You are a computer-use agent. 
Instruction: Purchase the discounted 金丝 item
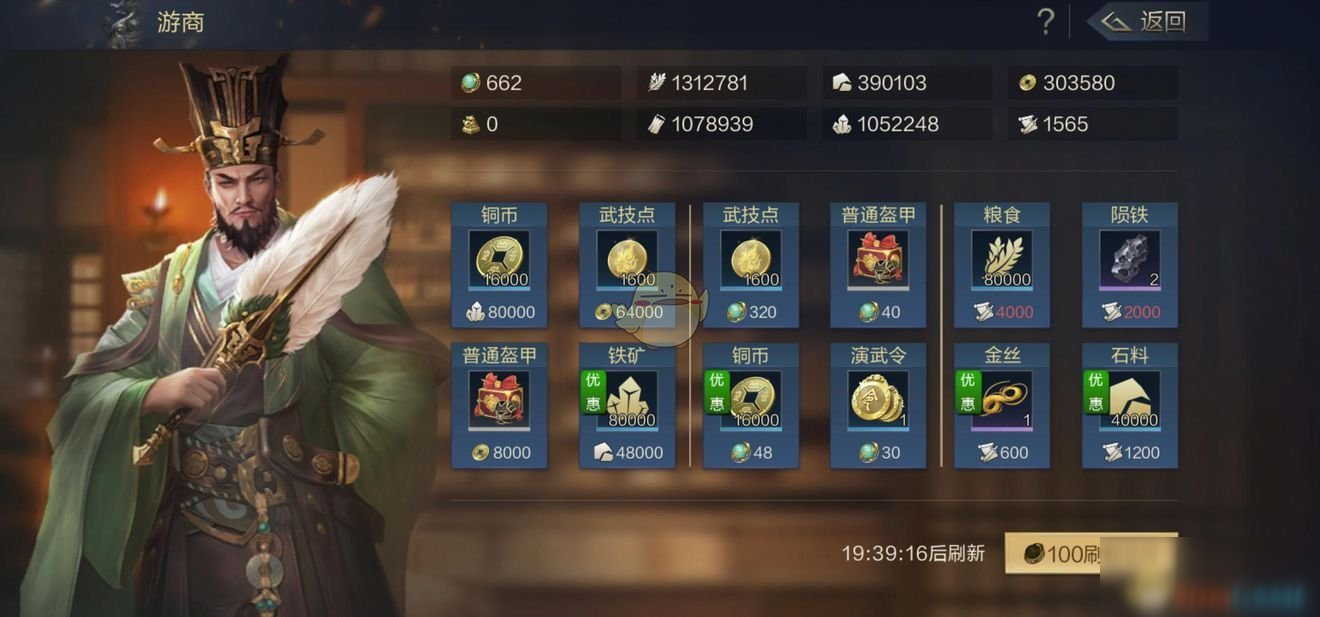[x=1002, y=405]
